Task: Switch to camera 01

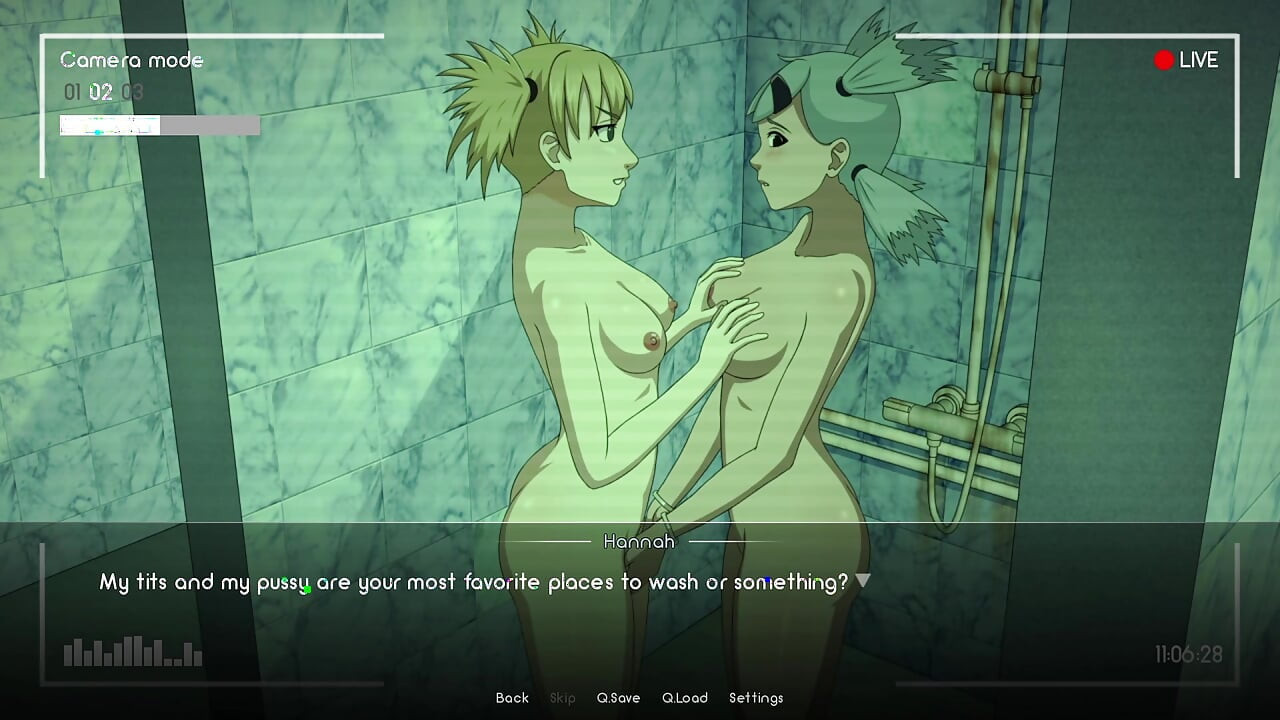Action: point(72,93)
